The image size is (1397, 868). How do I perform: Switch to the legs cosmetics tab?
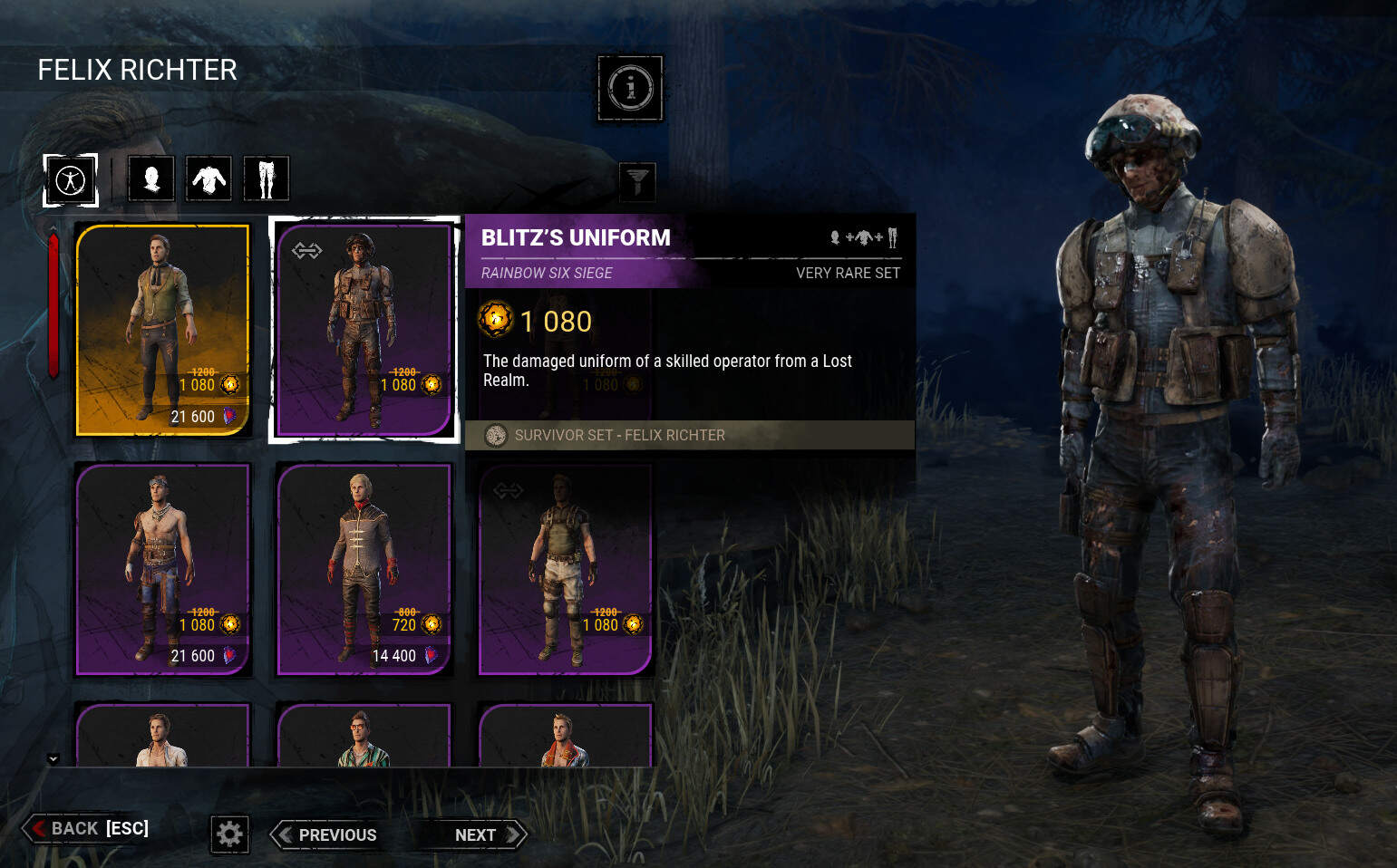[266, 178]
